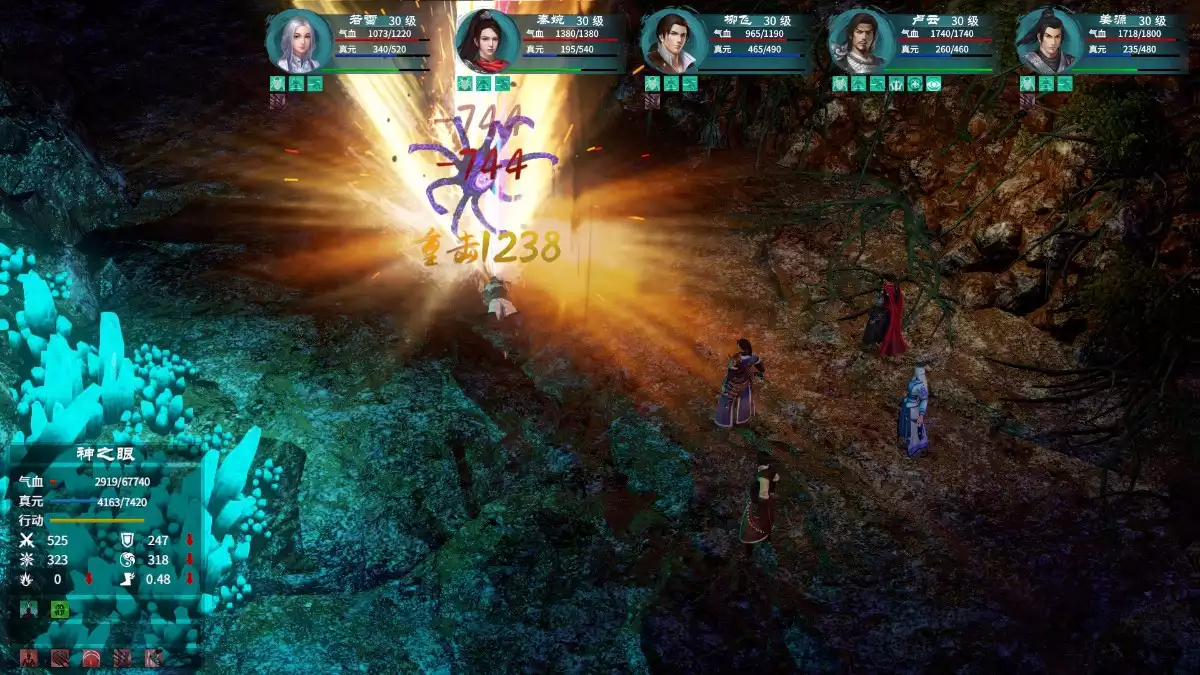The height and width of the screenshot is (675, 1200).
Task: Click the 卢云 party portrait
Action: tap(860, 42)
